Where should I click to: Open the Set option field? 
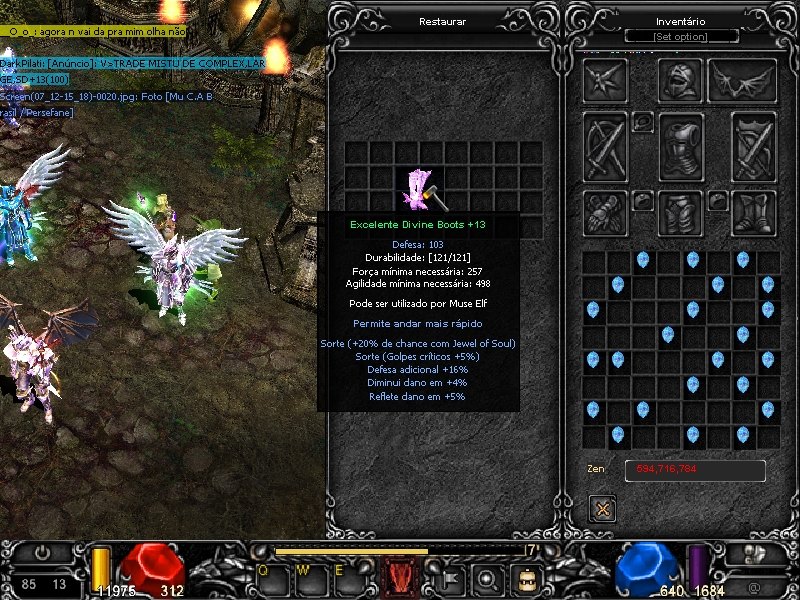(681, 37)
